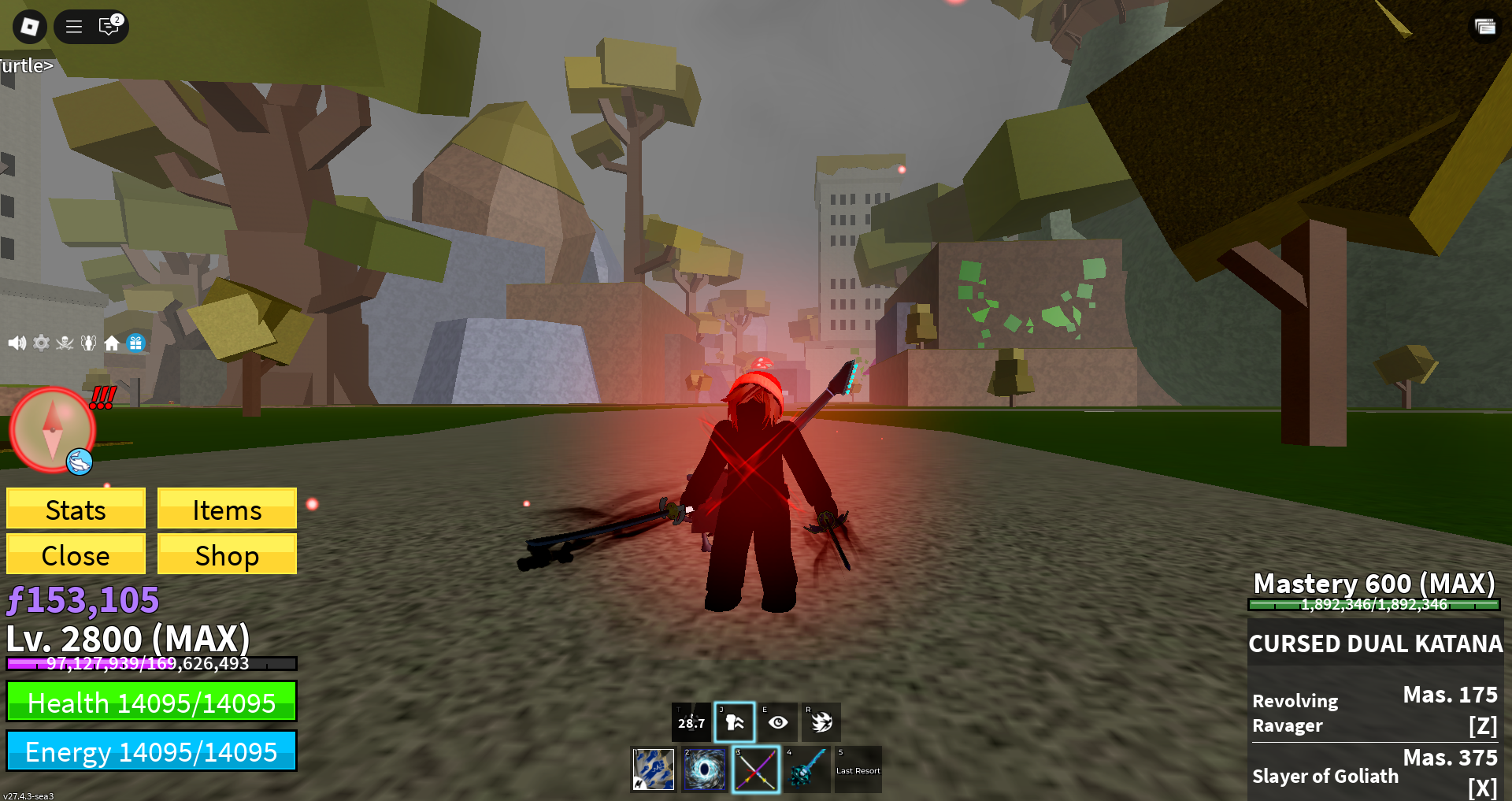Toggle the sound speaker icon

point(17,343)
